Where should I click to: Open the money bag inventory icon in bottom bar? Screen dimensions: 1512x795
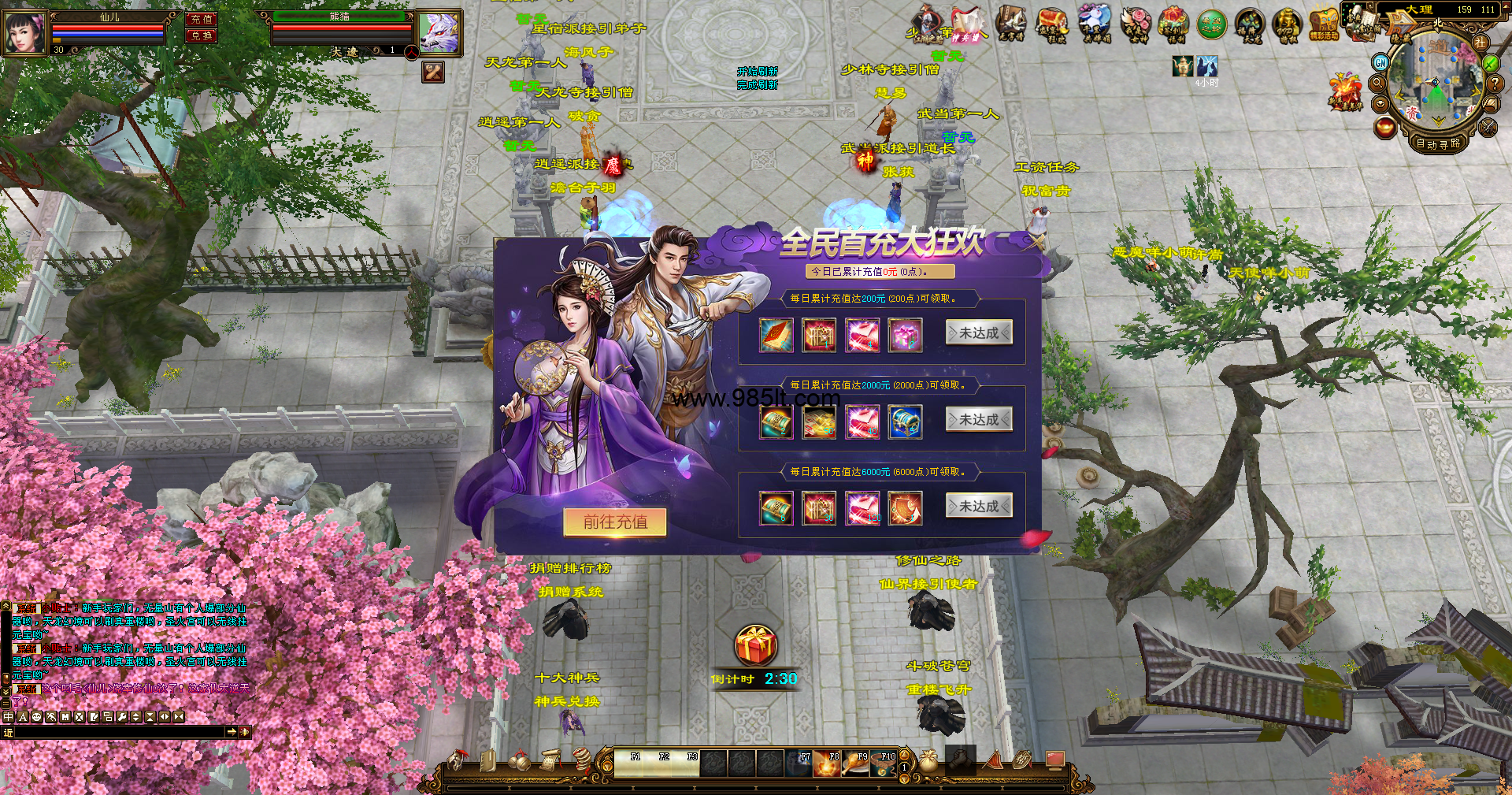point(927,762)
